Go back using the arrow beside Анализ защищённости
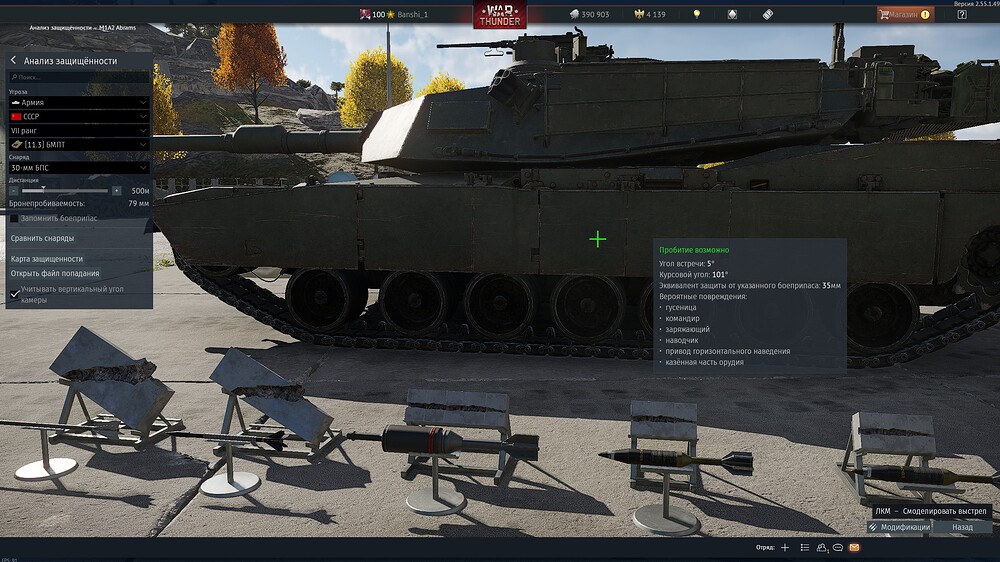This screenshot has width=1000, height=562. [14, 61]
